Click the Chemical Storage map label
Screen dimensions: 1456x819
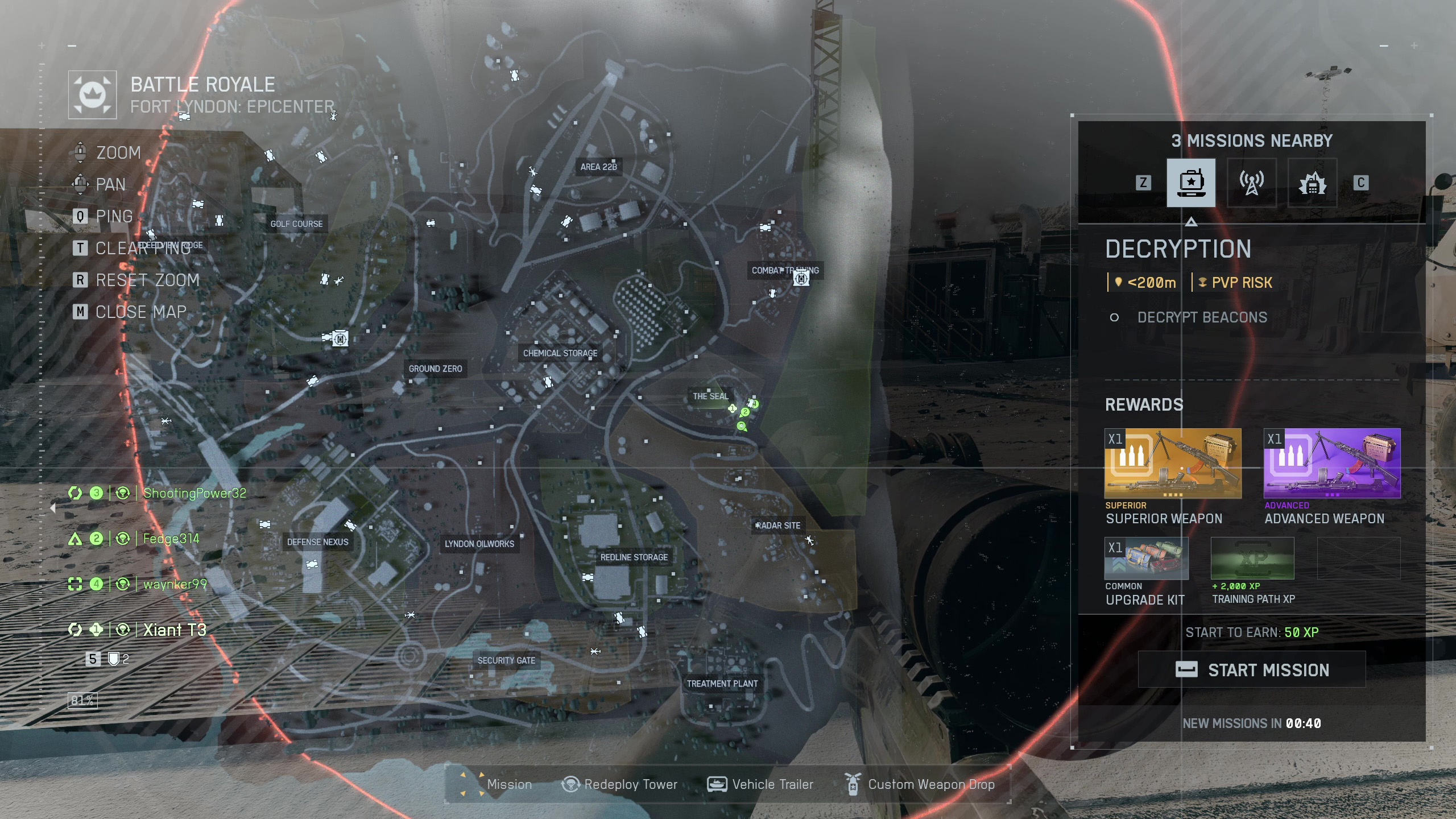click(560, 353)
